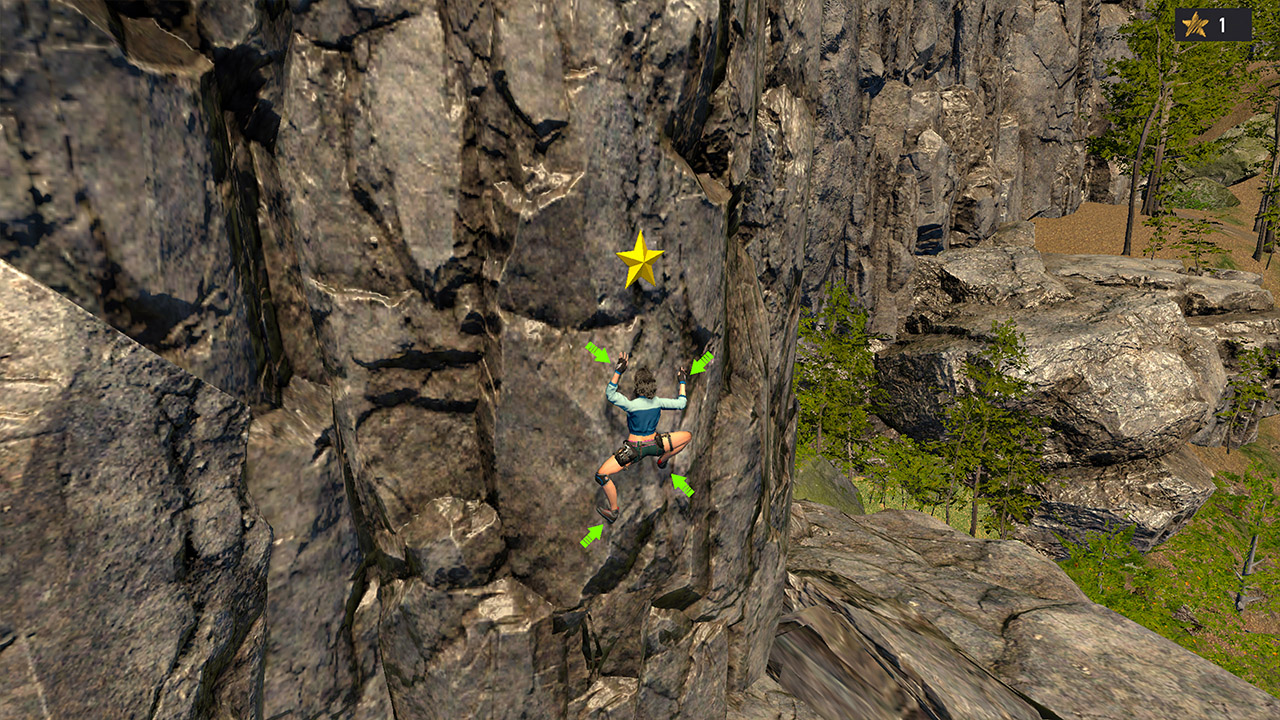Viewport: 1280px width, 720px height.
Task: Tap the slashed star emblem in the scoreboard
Action: click(1194, 24)
